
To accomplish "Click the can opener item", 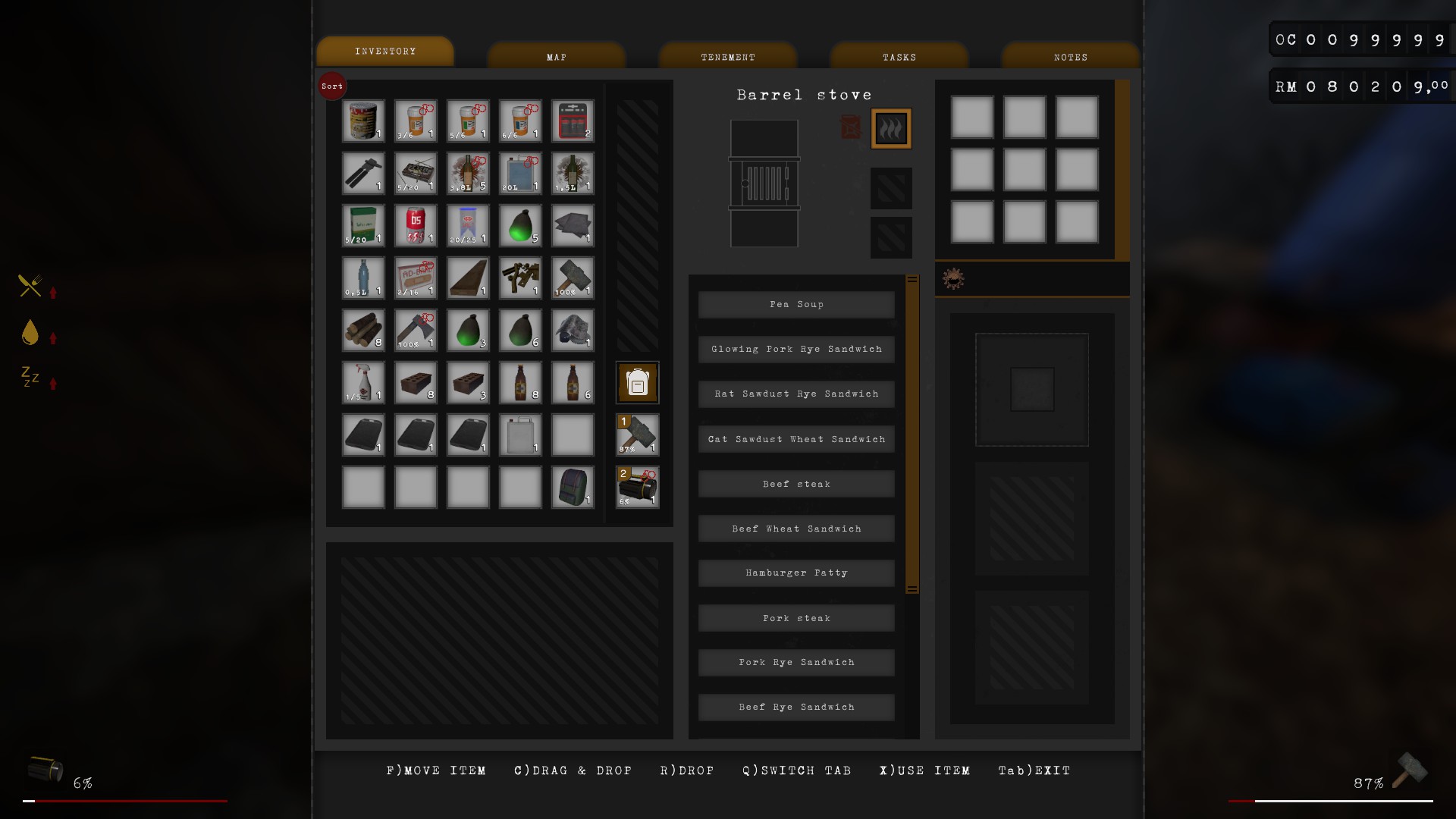I will [x=363, y=173].
